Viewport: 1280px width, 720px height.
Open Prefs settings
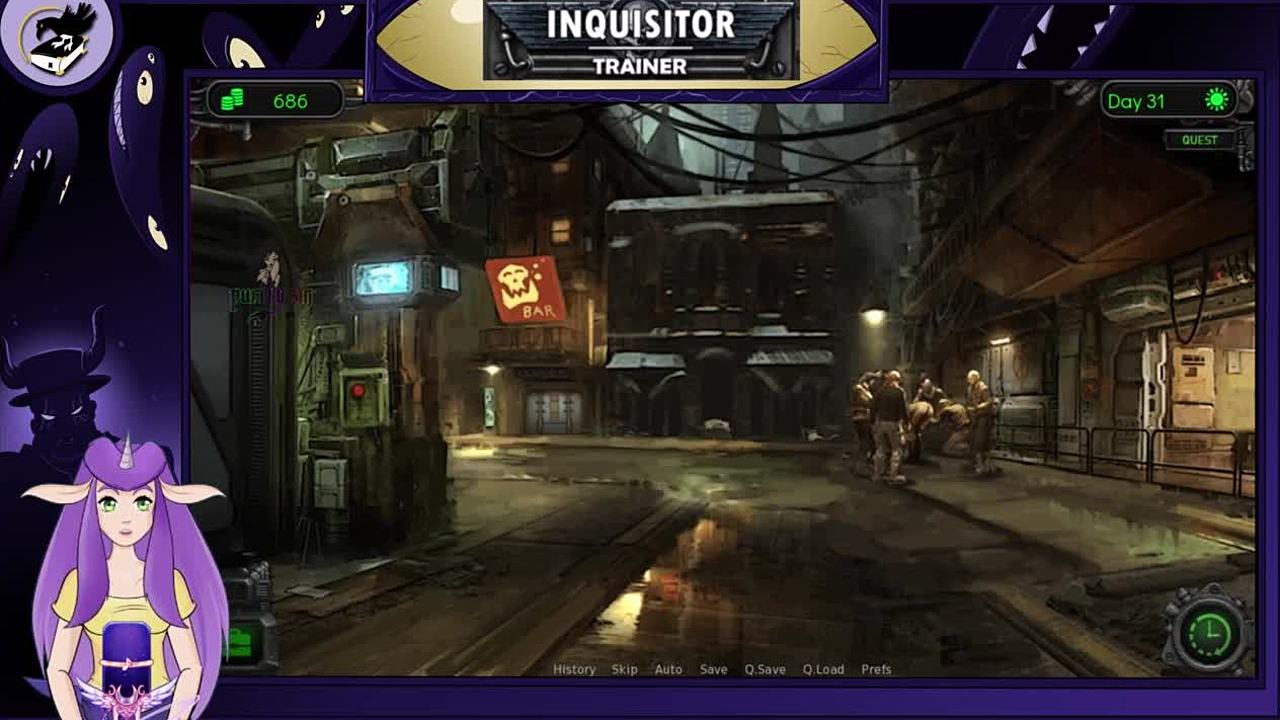click(x=876, y=669)
